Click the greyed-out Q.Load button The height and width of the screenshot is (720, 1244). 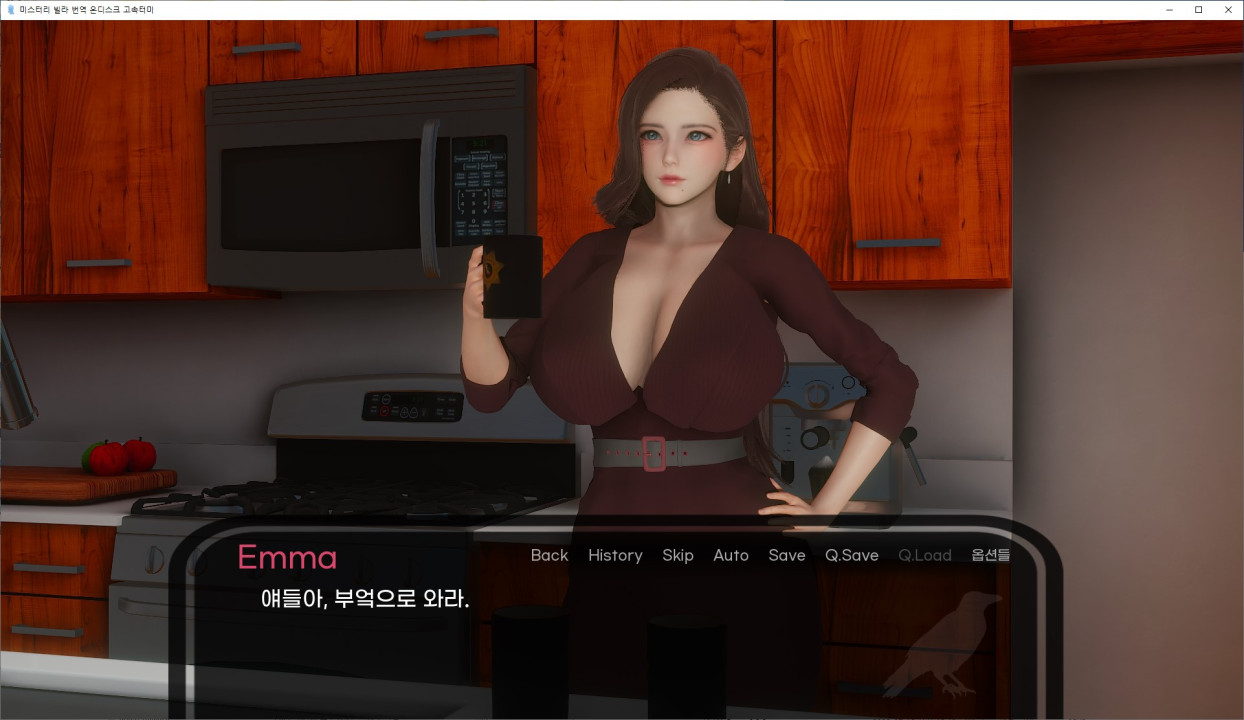coord(925,555)
